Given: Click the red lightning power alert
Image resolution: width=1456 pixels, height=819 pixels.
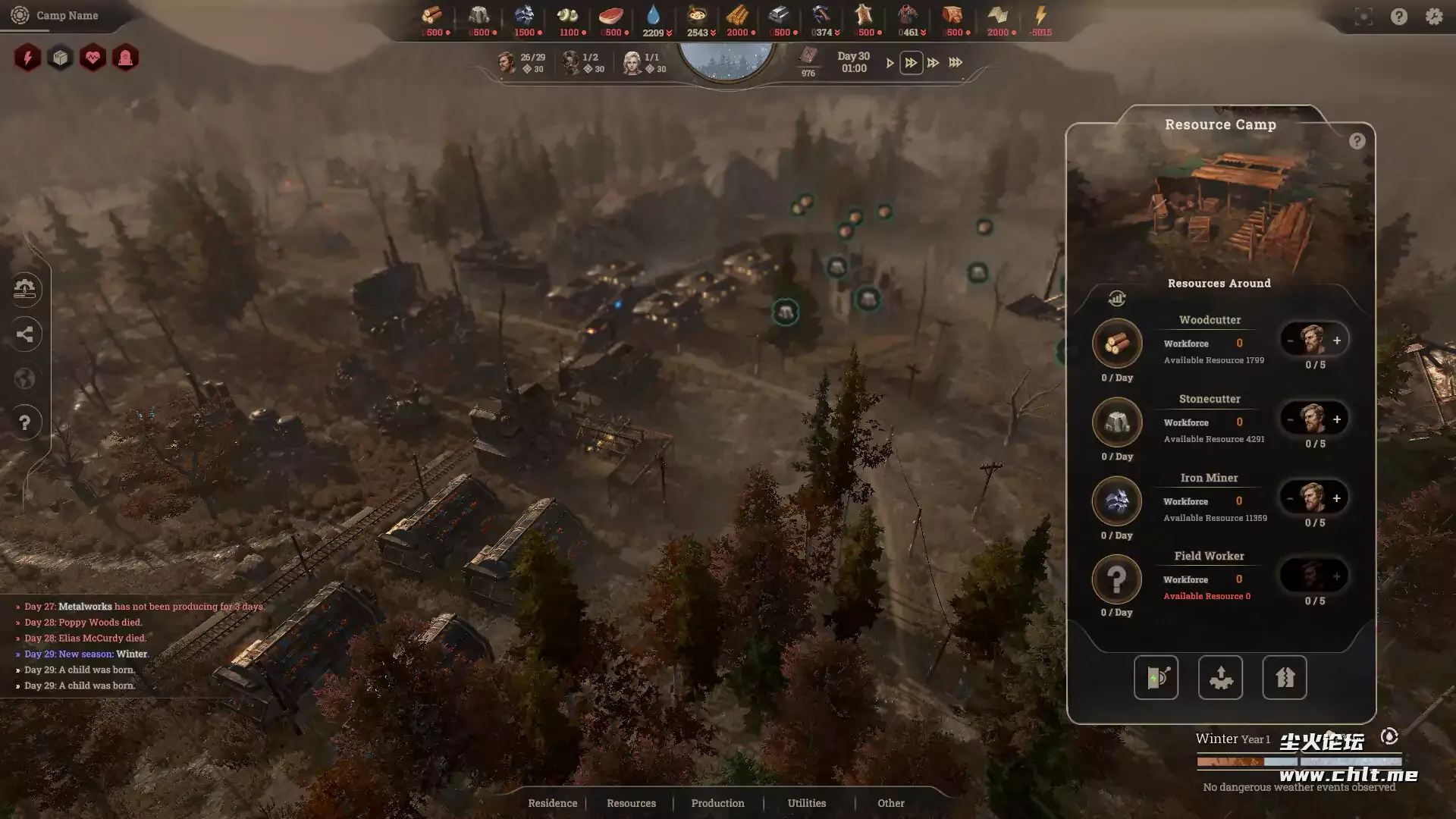Looking at the screenshot, I should [x=27, y=58].
